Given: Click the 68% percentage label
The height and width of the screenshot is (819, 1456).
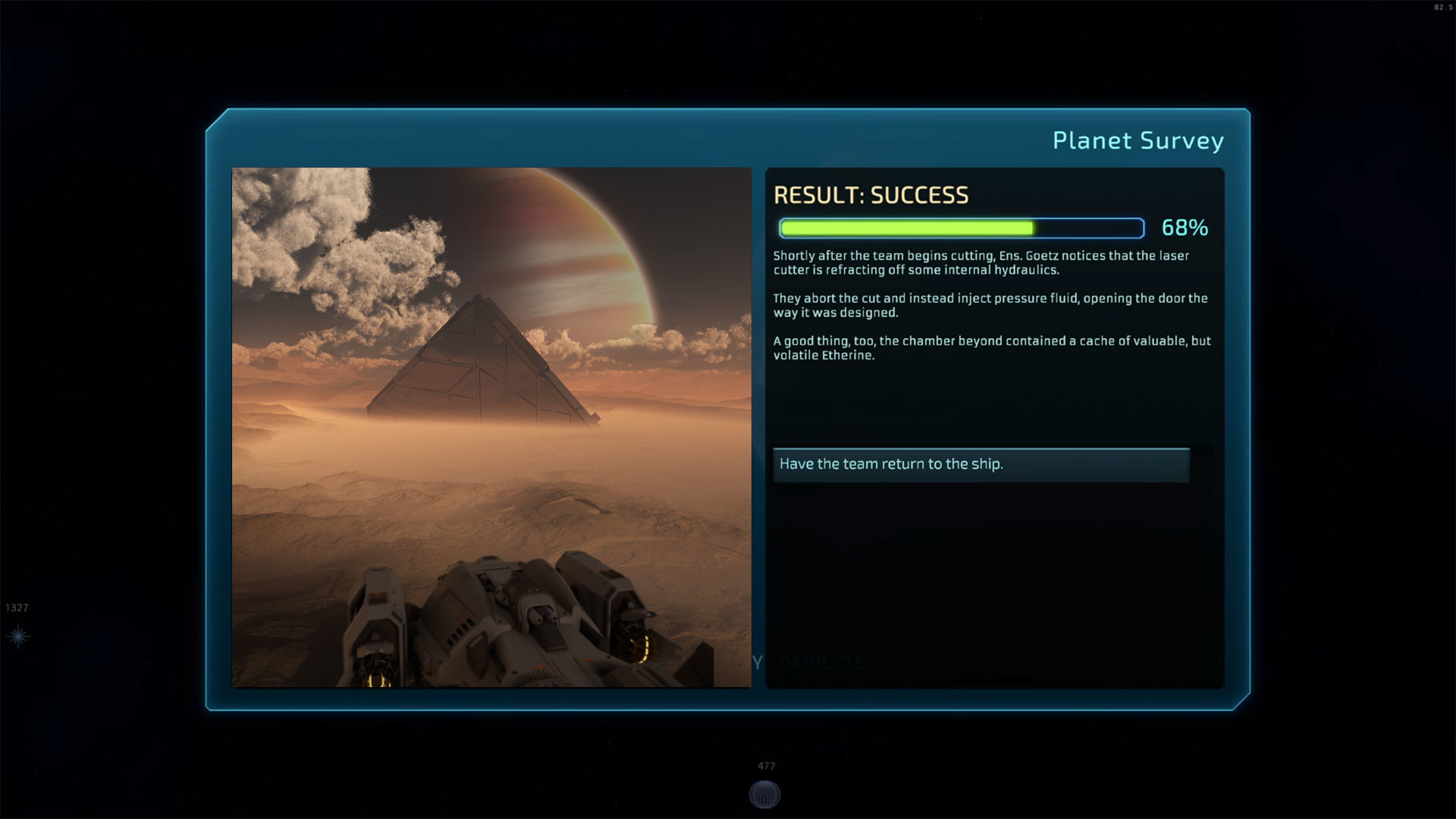Looking at the screenshot, I should tap(1185, 228).
